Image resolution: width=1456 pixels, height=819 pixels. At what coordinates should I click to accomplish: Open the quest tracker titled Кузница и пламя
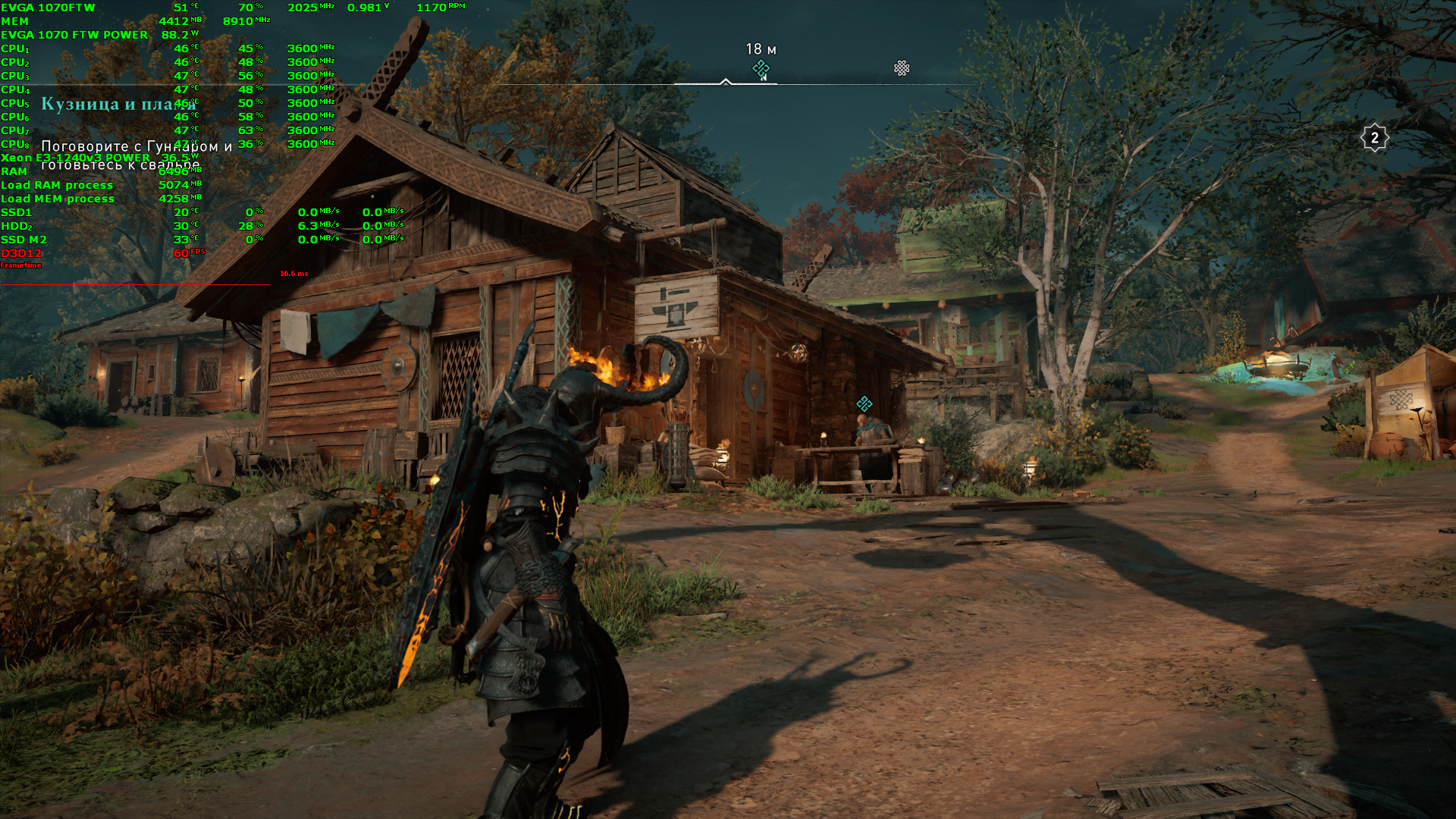[118, 104]
